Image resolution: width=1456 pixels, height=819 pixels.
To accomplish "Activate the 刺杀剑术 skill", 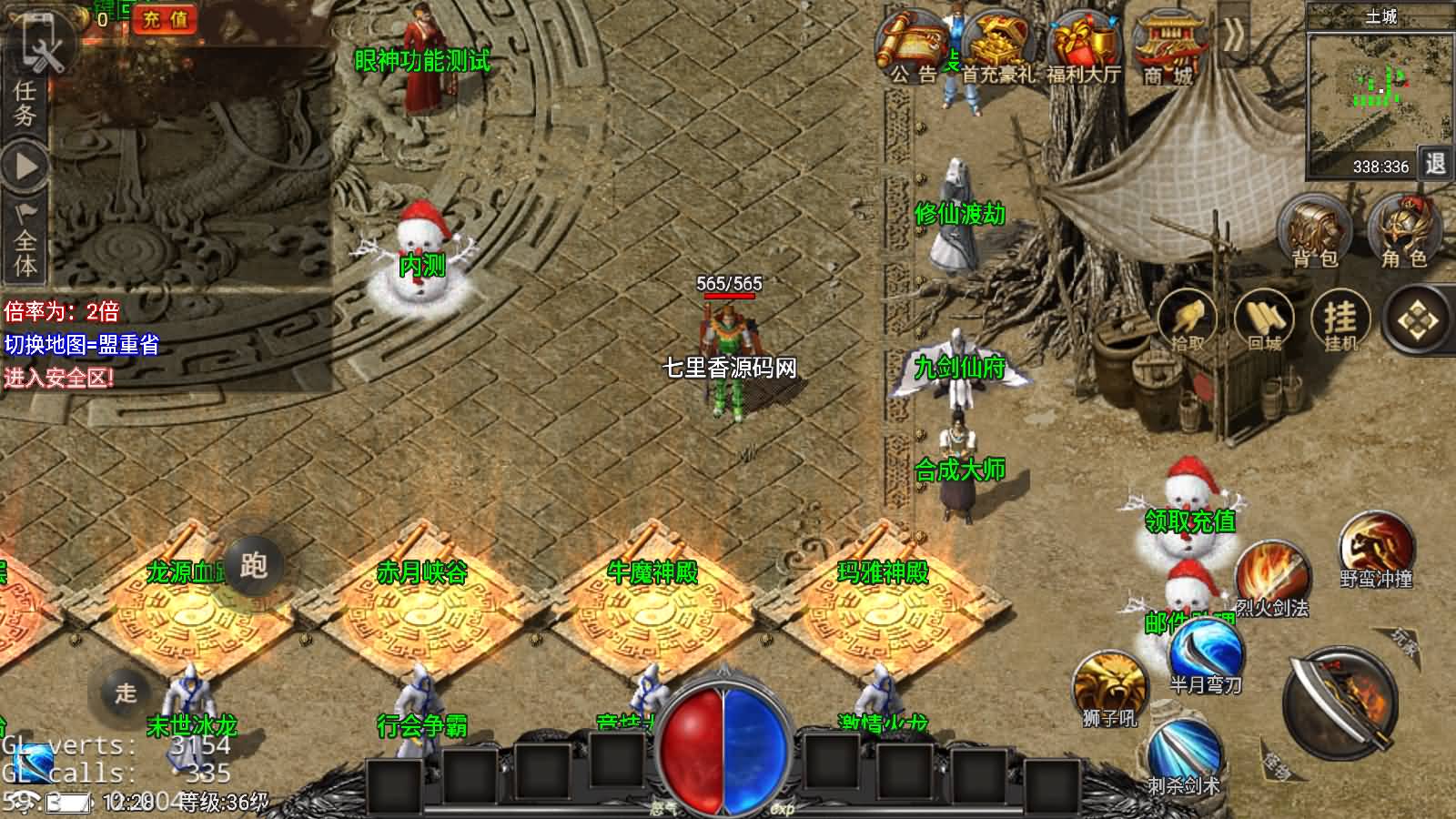I will pyautogui.click(x=1183, y=753).
